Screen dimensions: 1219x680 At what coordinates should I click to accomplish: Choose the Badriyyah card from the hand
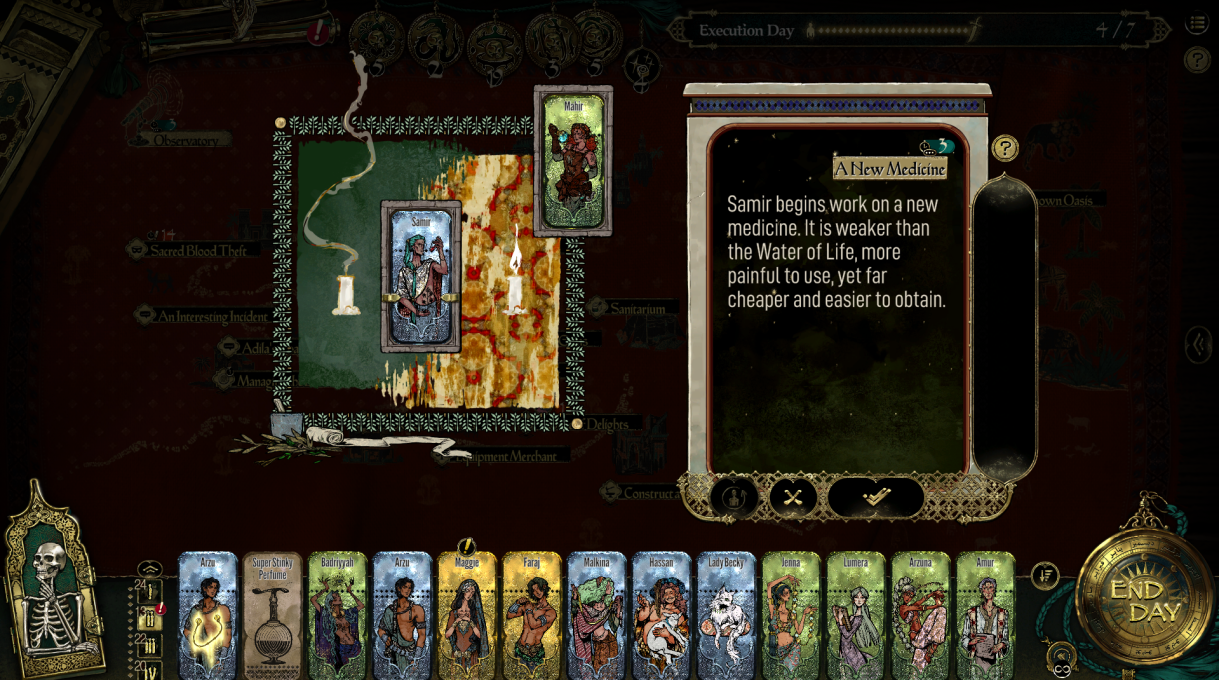[337, 615]
